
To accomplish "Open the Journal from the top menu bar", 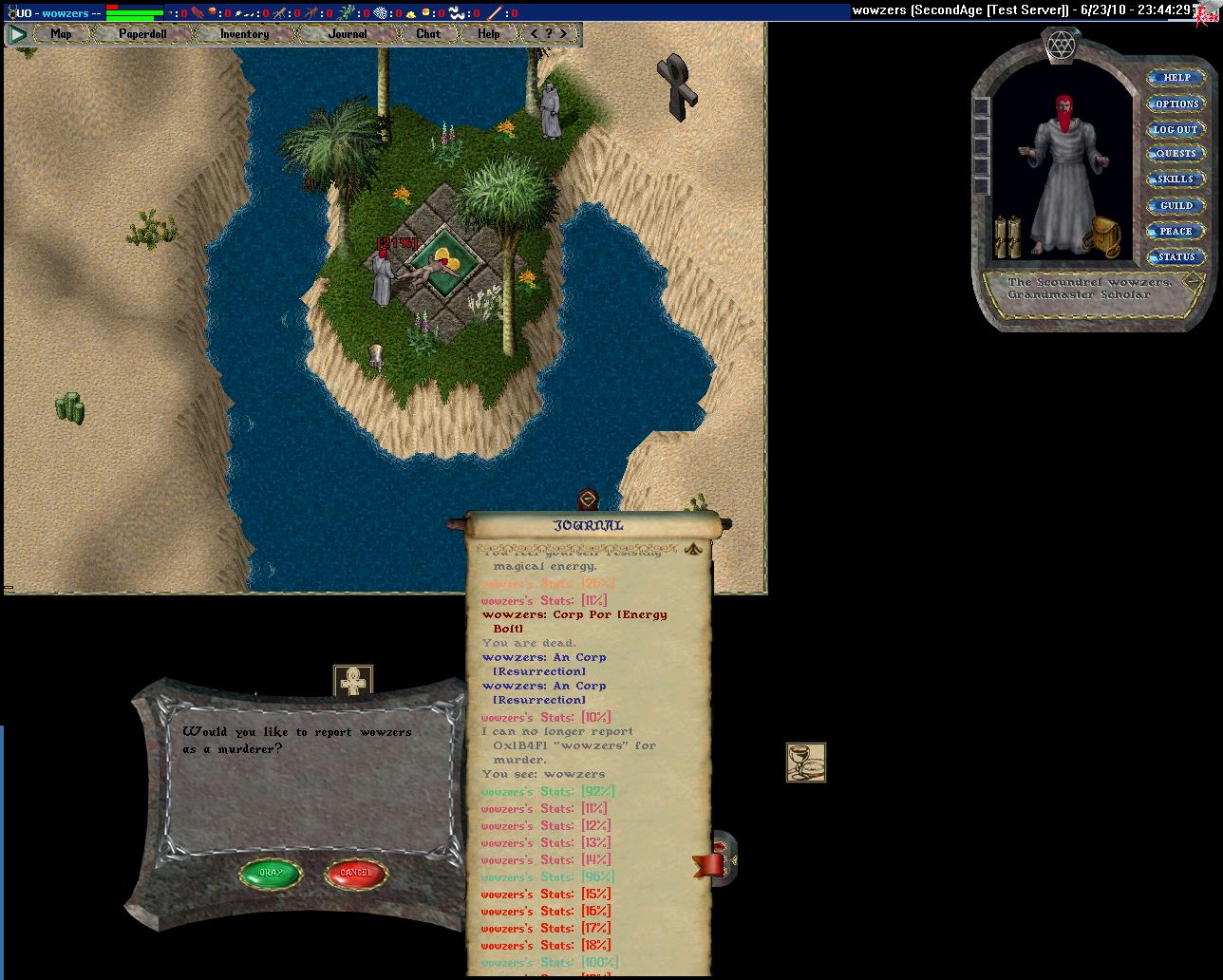I will coord(348,34).
